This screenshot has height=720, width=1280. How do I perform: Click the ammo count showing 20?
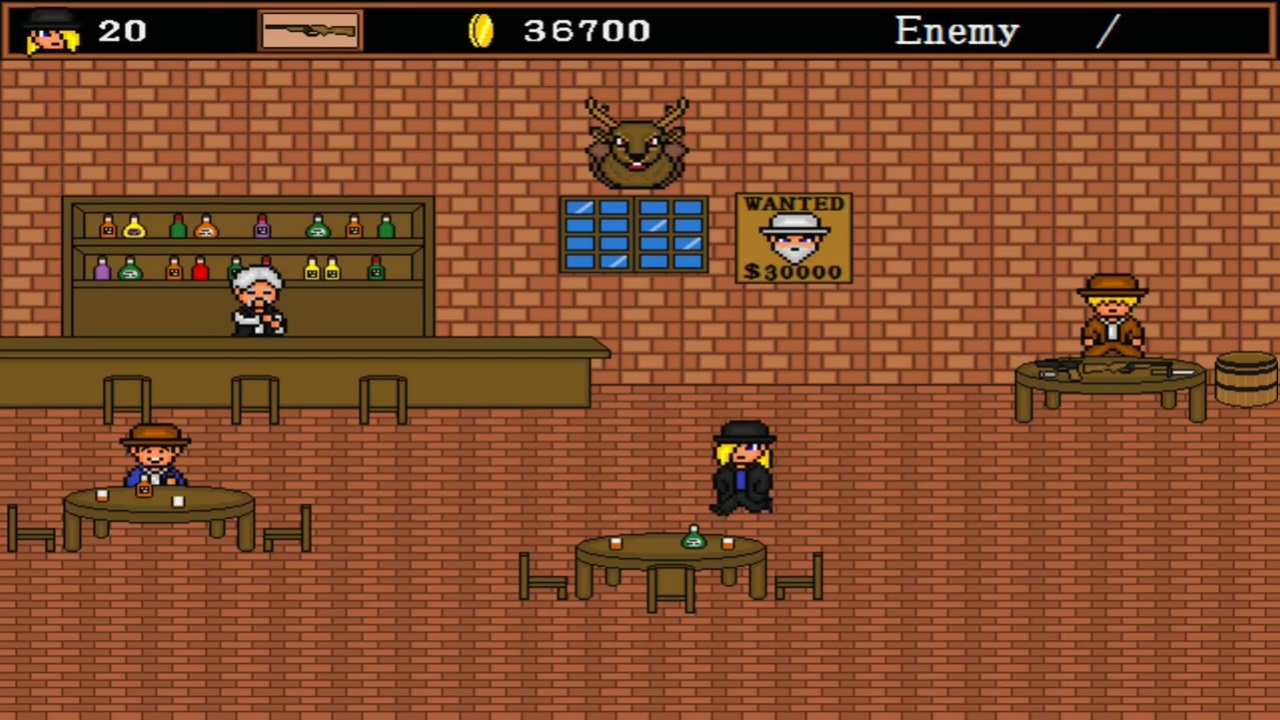pos(122,31)
